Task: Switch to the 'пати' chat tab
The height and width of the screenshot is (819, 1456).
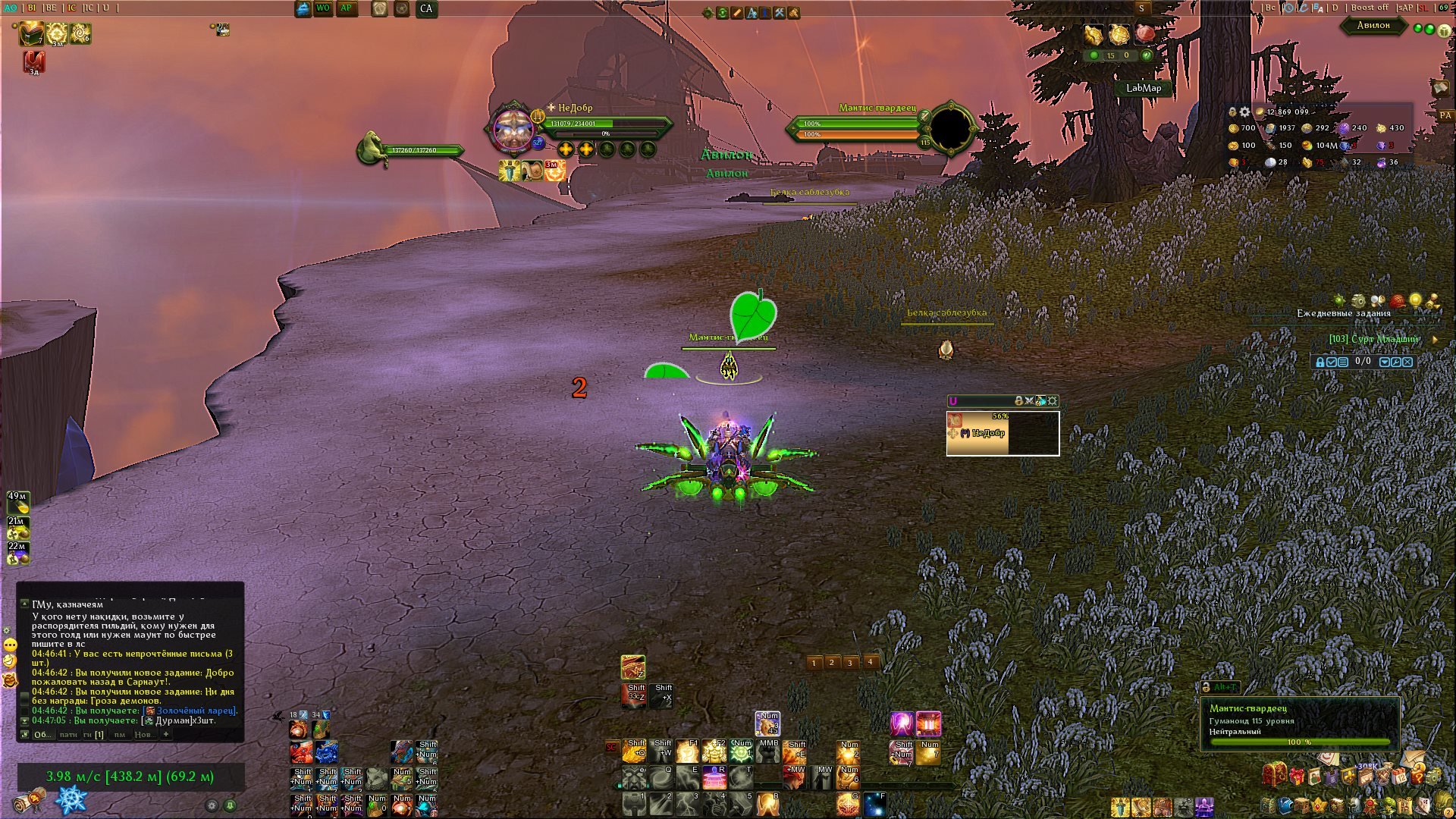Action: (x=68, y=734)
